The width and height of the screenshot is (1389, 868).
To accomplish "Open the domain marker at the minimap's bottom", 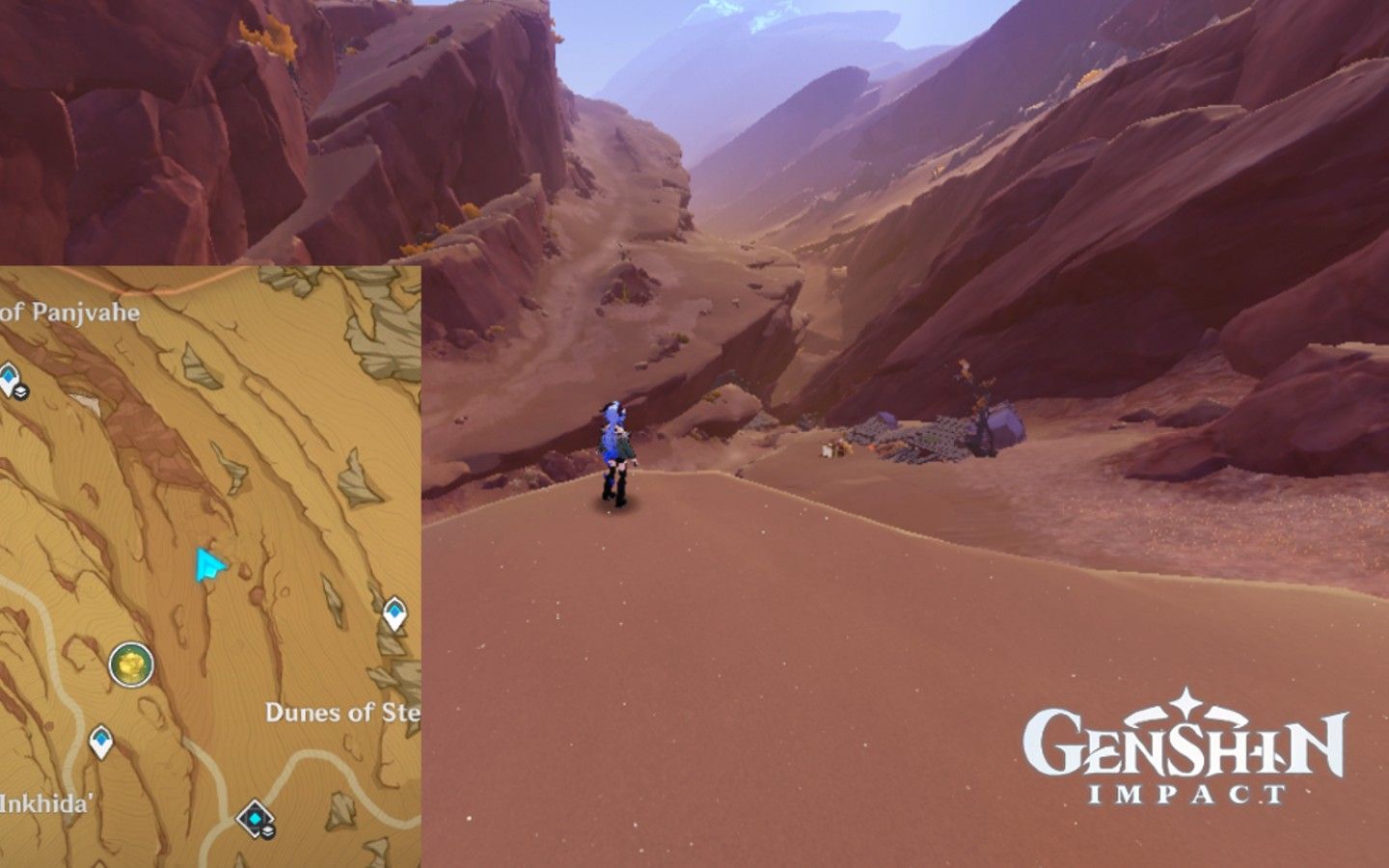I will click(254, 819).
